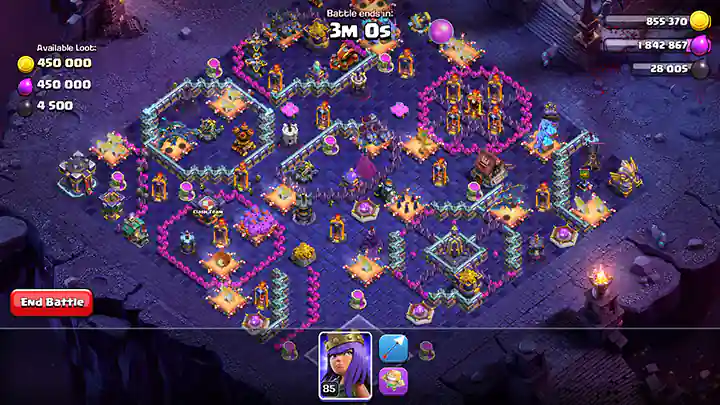
Task: Select the Archer Queen hero card
Action: tap(345, 365)
